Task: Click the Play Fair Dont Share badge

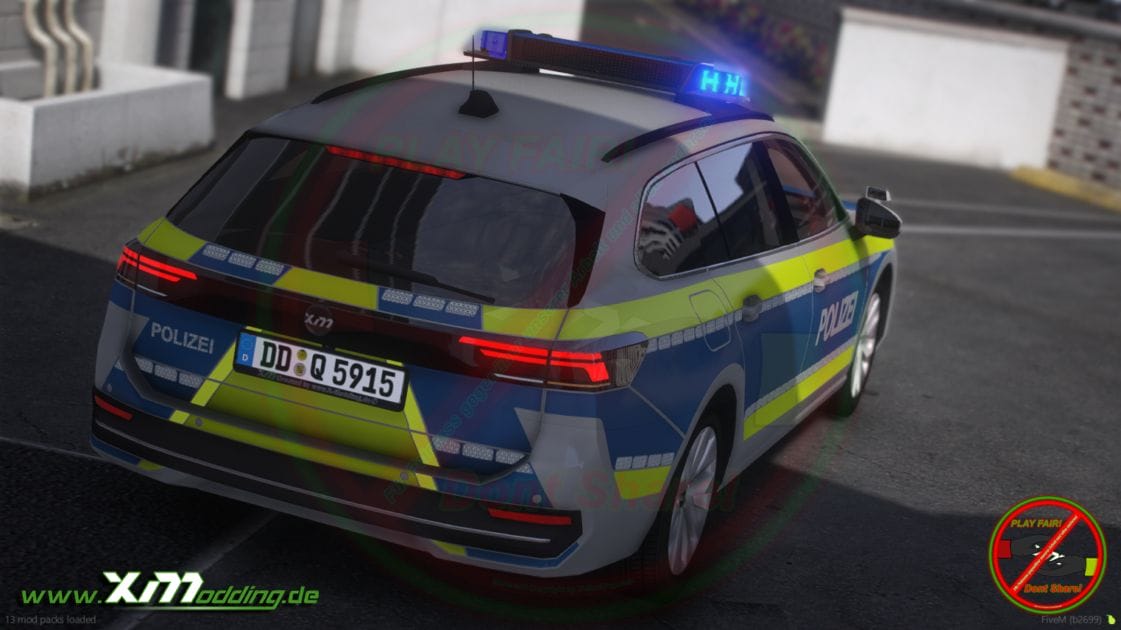Action: pyautogui.click(x=1046, y=555)
